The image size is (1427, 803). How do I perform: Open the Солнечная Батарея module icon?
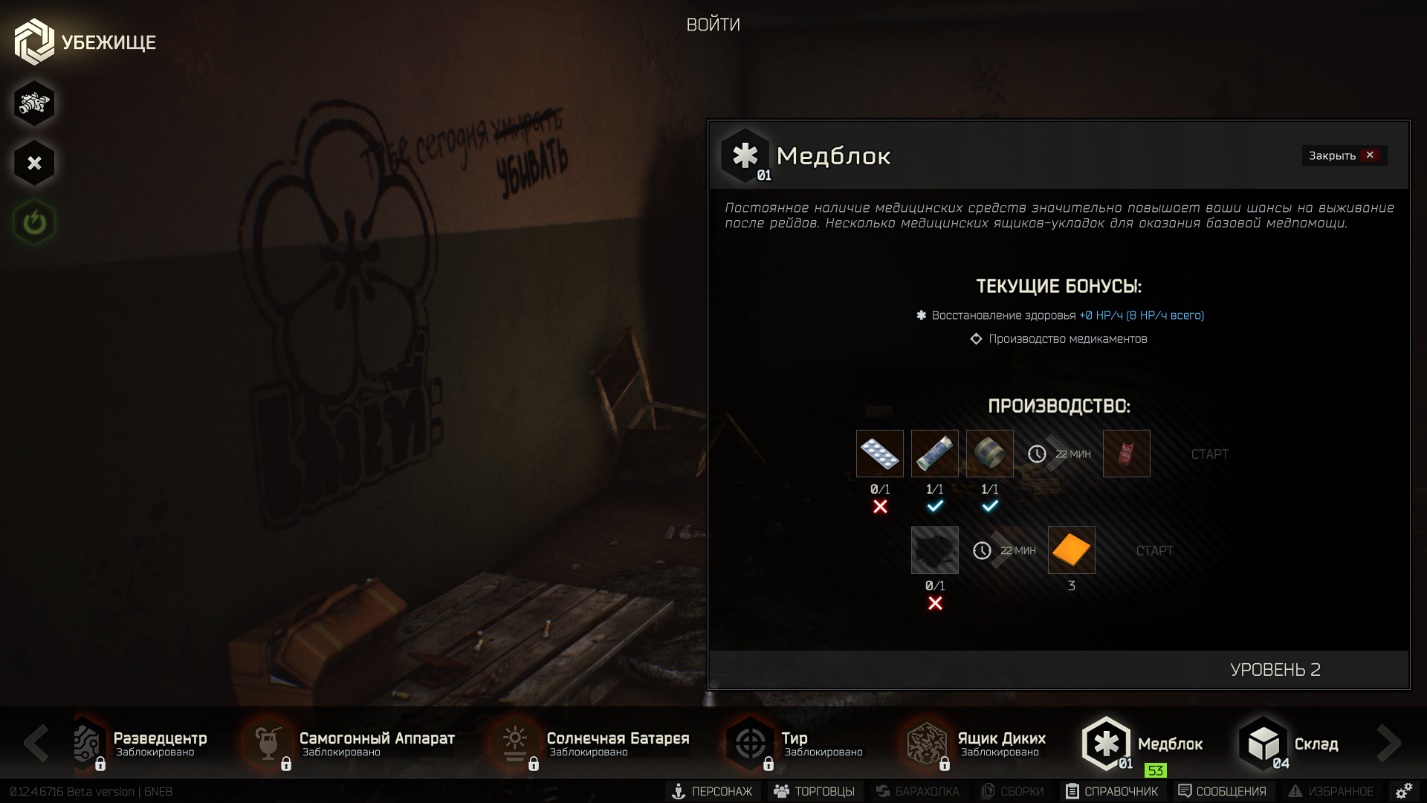click(516, 744)
